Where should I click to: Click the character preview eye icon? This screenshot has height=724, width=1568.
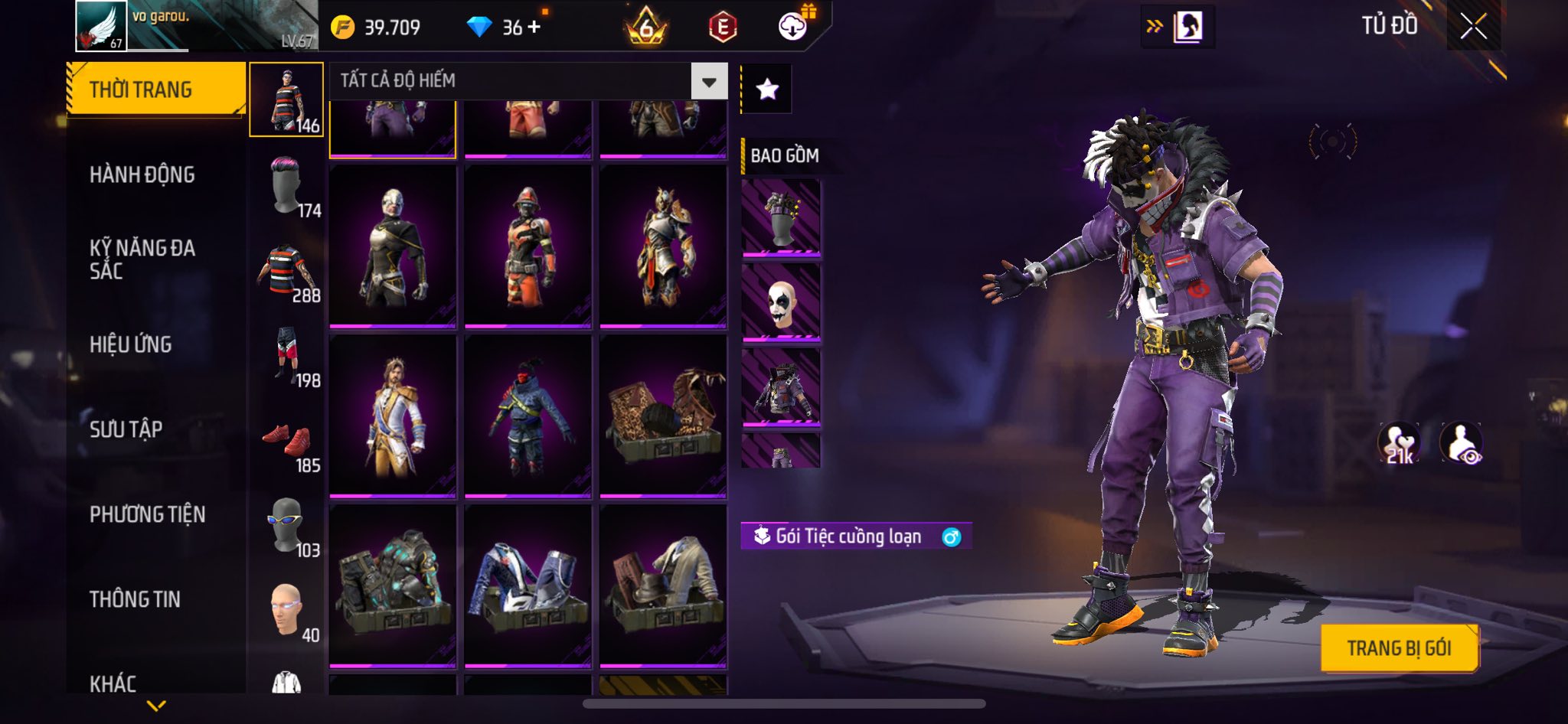[1461, 443]
